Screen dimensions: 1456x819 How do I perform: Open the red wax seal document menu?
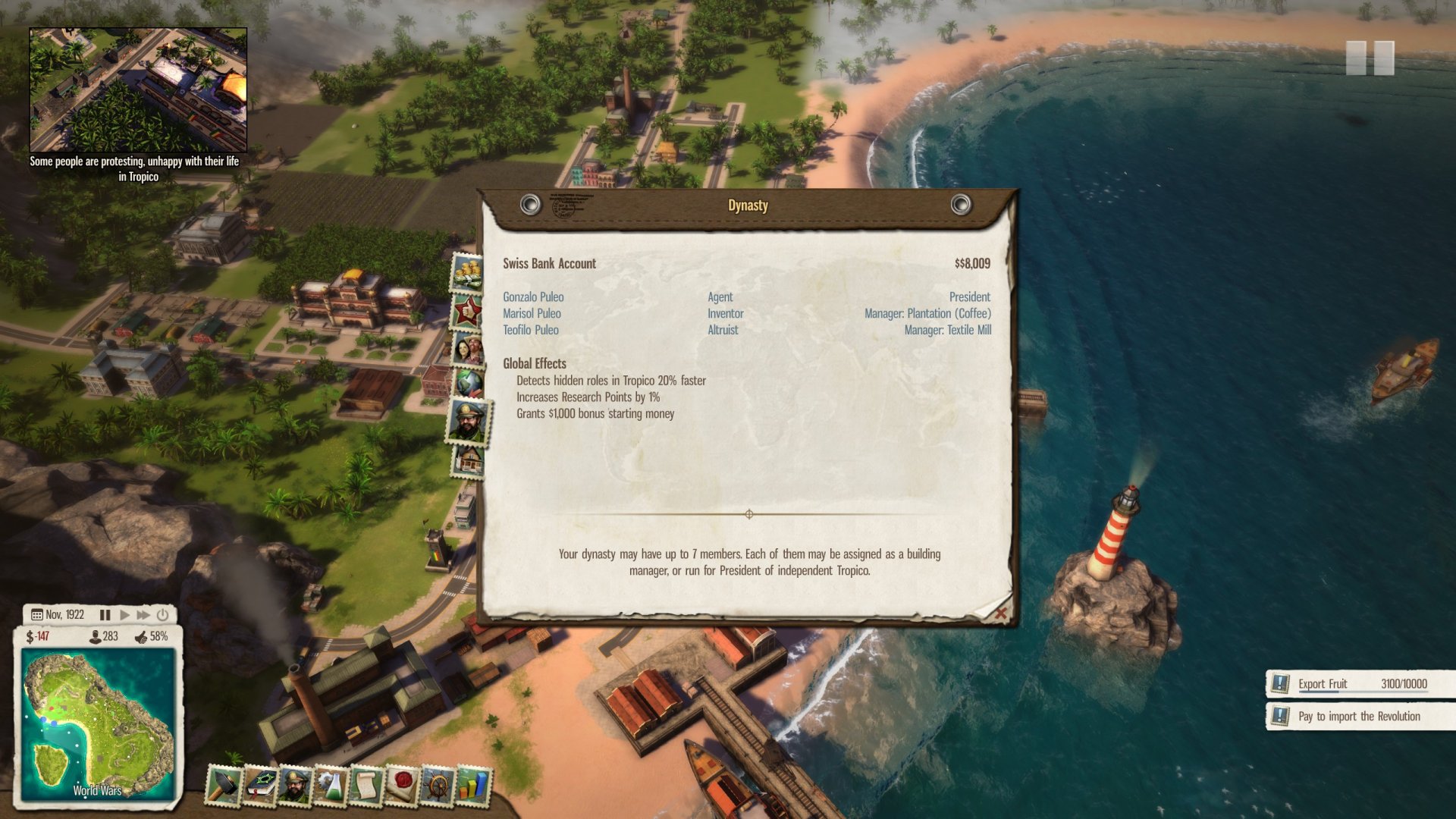pos(402,786)
